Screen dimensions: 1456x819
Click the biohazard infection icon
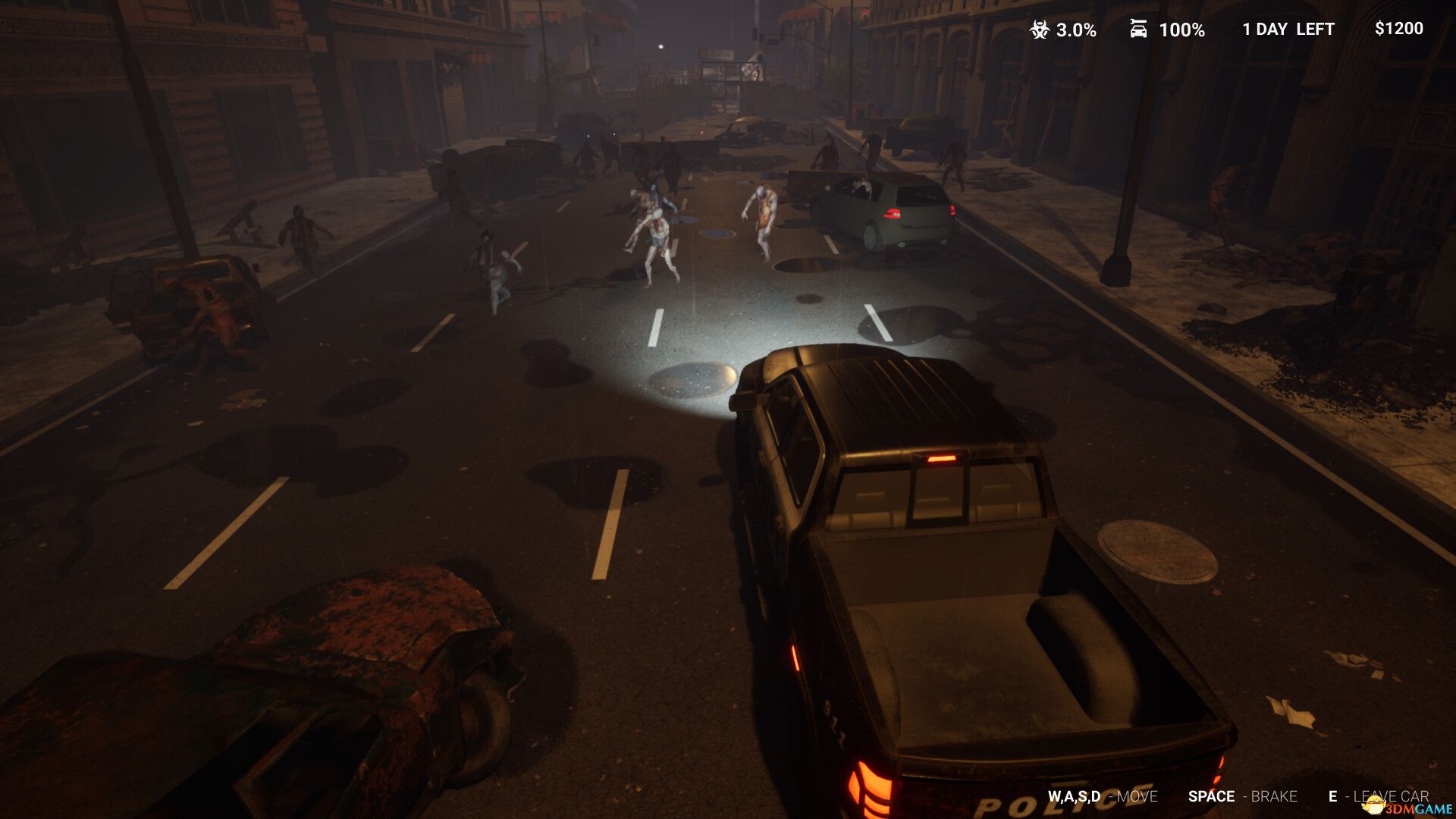(1039, 30)
